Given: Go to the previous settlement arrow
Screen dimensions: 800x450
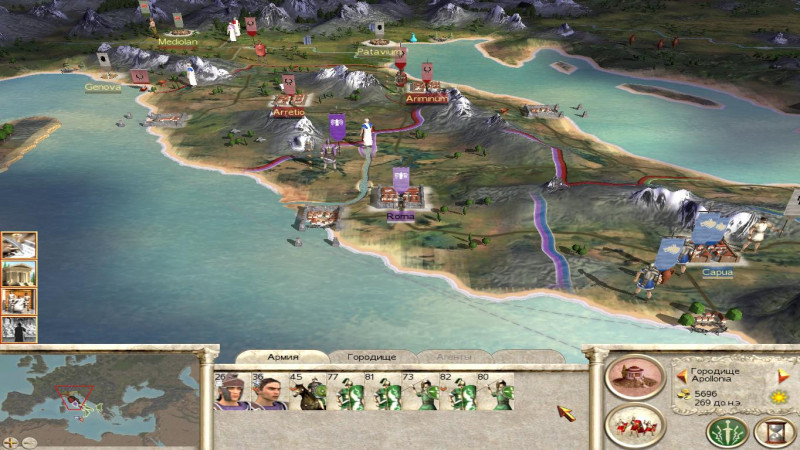Looking at the screenshot, I should tap(682, 376).
